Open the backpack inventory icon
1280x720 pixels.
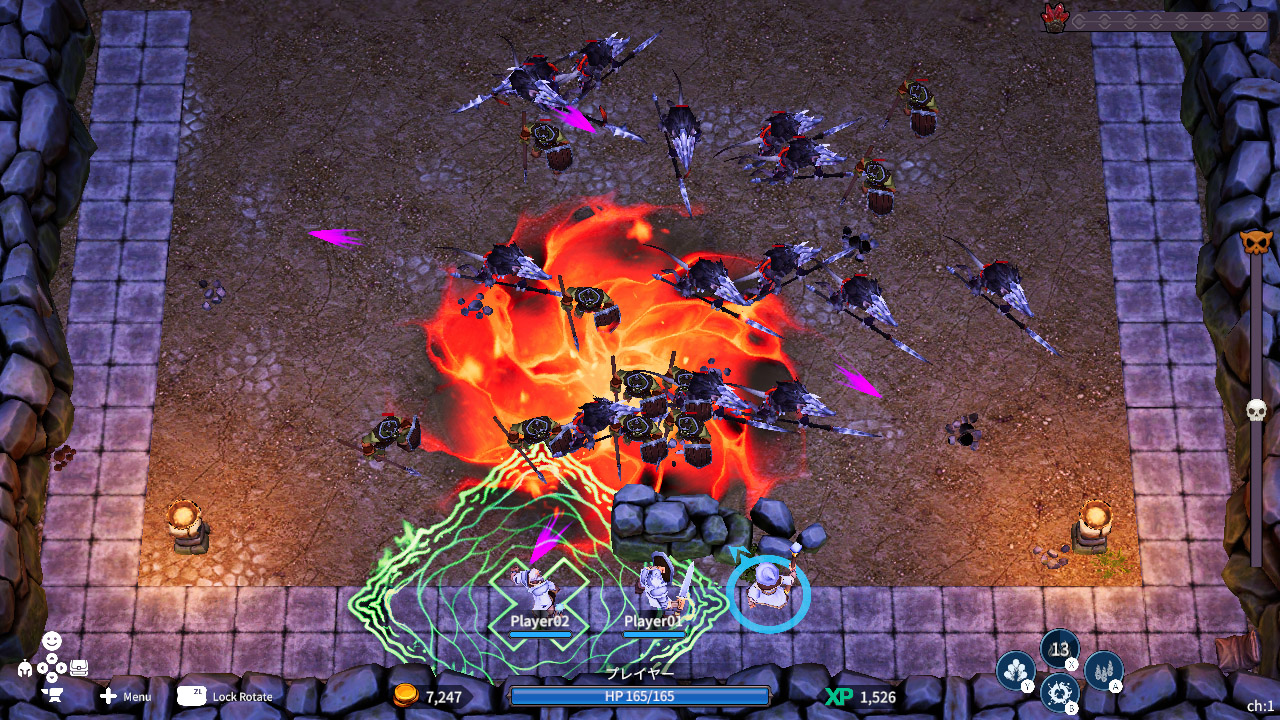pyautogui.click(x=79, y=666)
